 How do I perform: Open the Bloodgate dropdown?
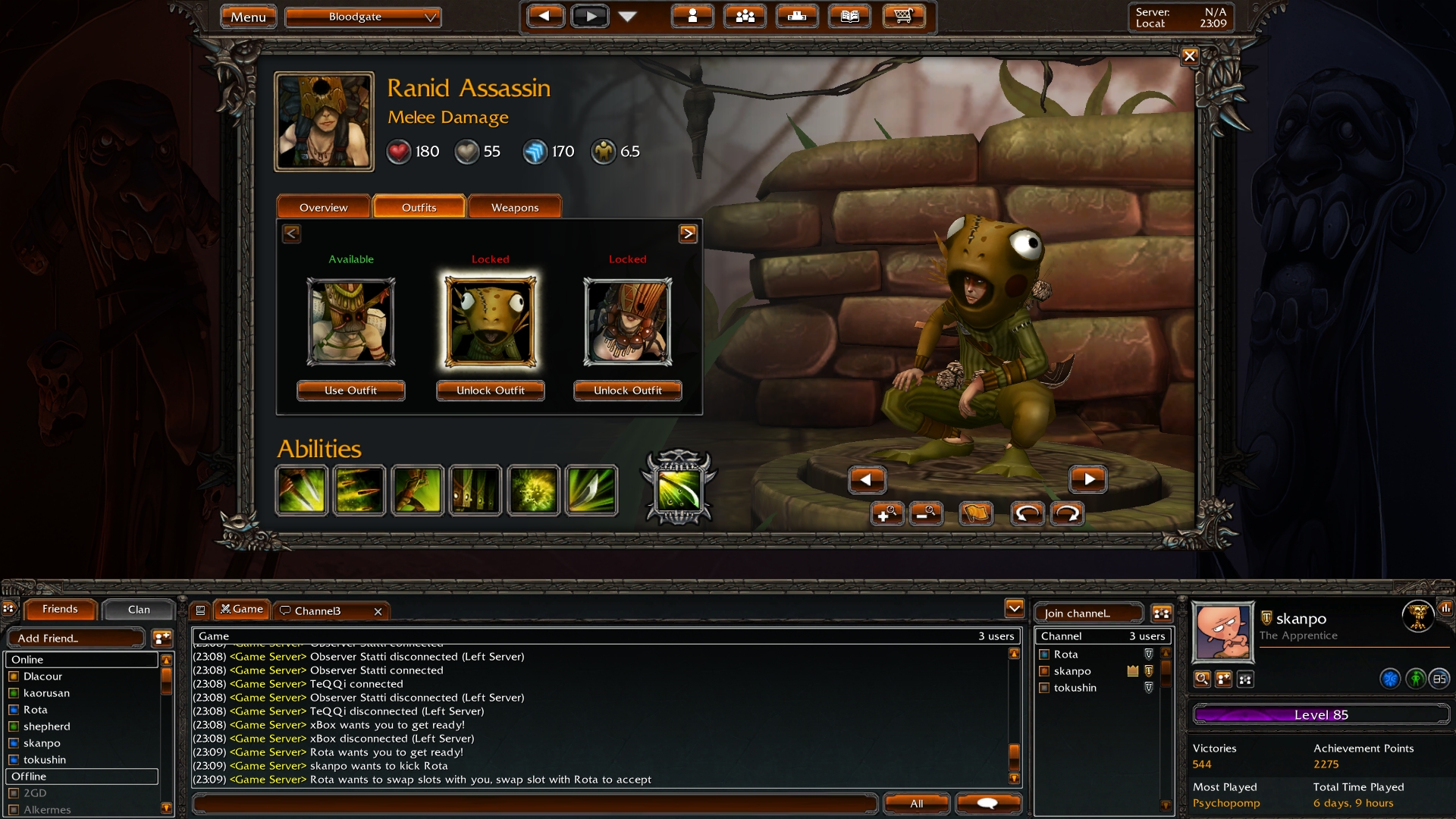(362, 17)
